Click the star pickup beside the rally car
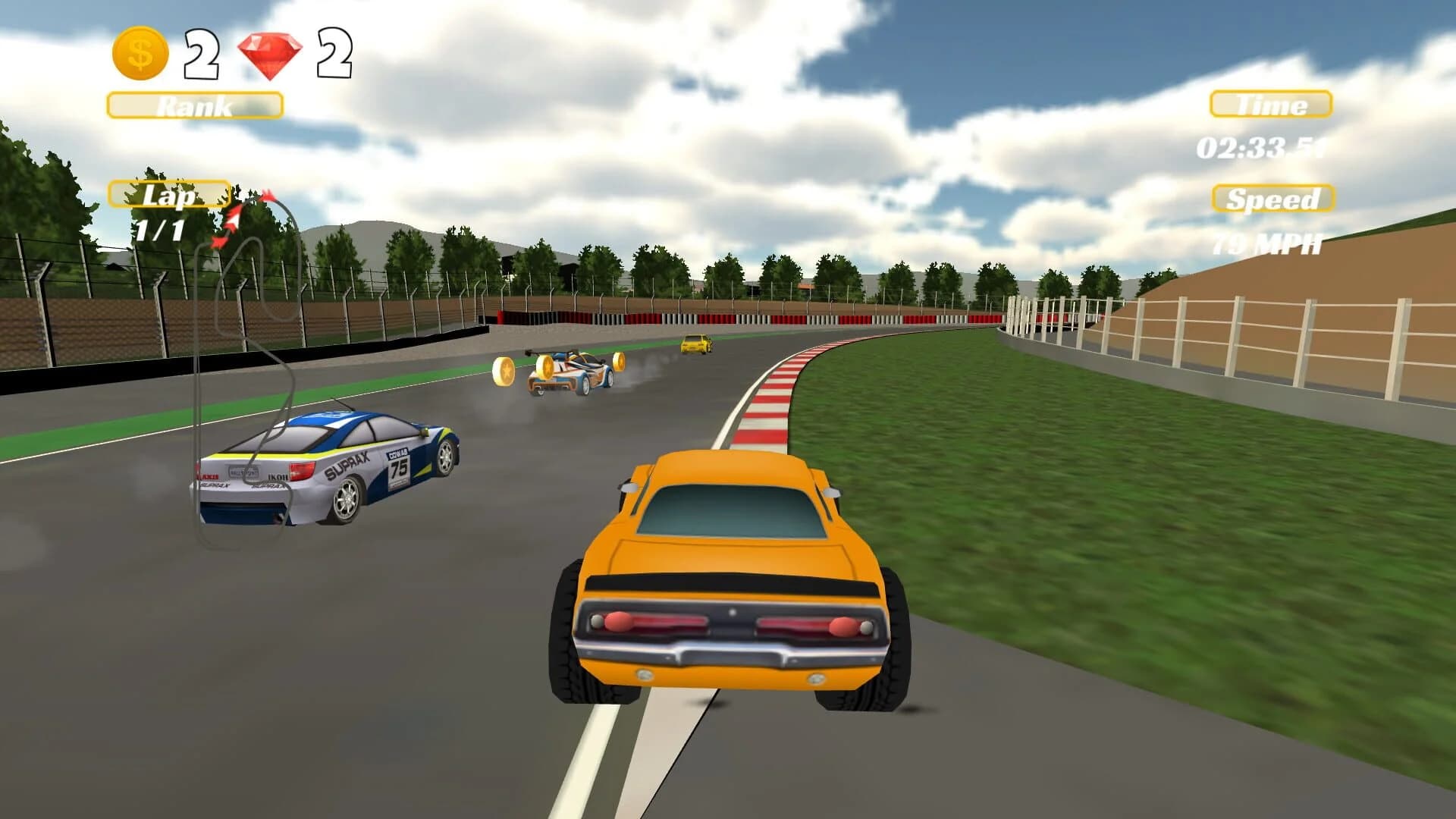This screenshot has height=819, width=1456. pos(619,363)
